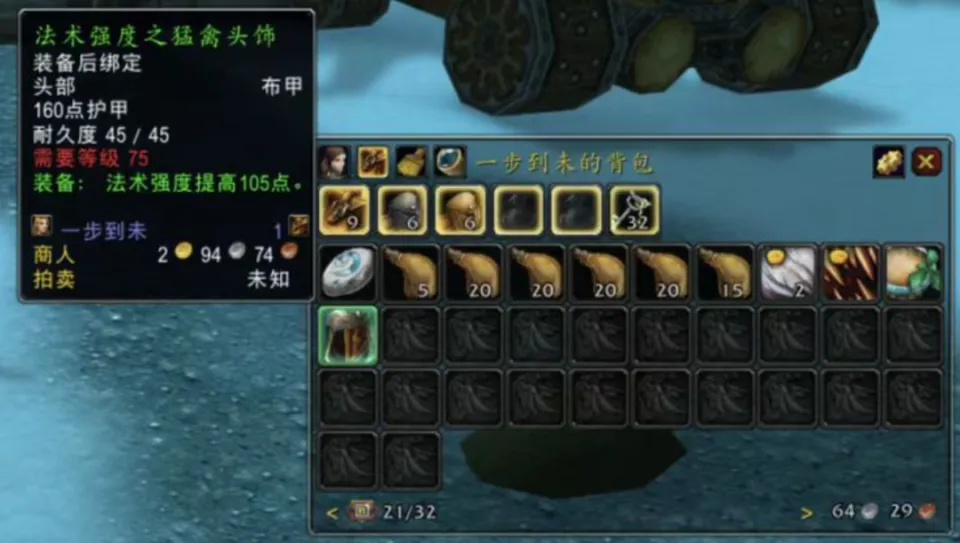Select the key ring slot showing 32

pyautogui.click(x=635, y=210)
